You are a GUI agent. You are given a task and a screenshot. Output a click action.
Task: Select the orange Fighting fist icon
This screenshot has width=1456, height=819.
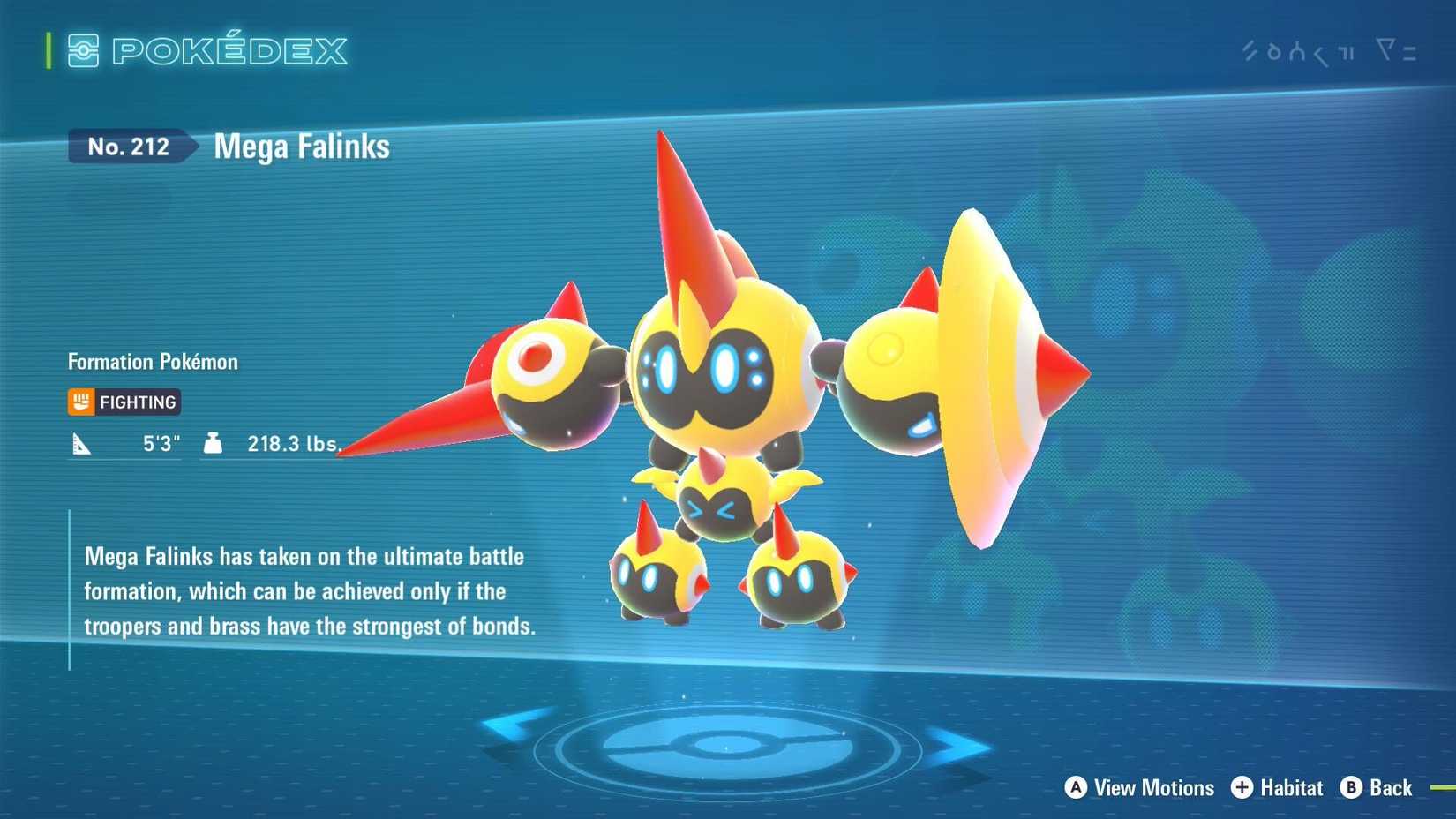click(81, 402)
